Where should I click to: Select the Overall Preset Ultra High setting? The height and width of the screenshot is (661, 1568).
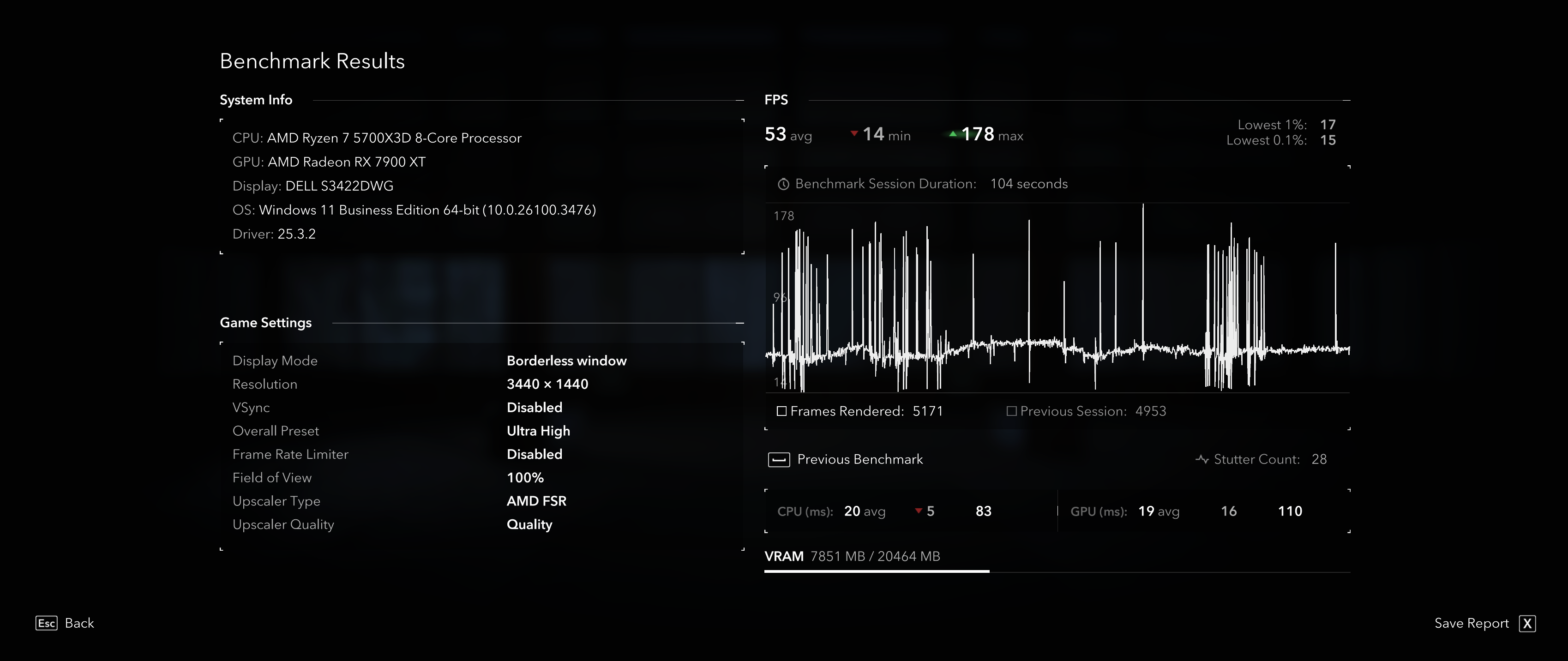tap(538, 431)
